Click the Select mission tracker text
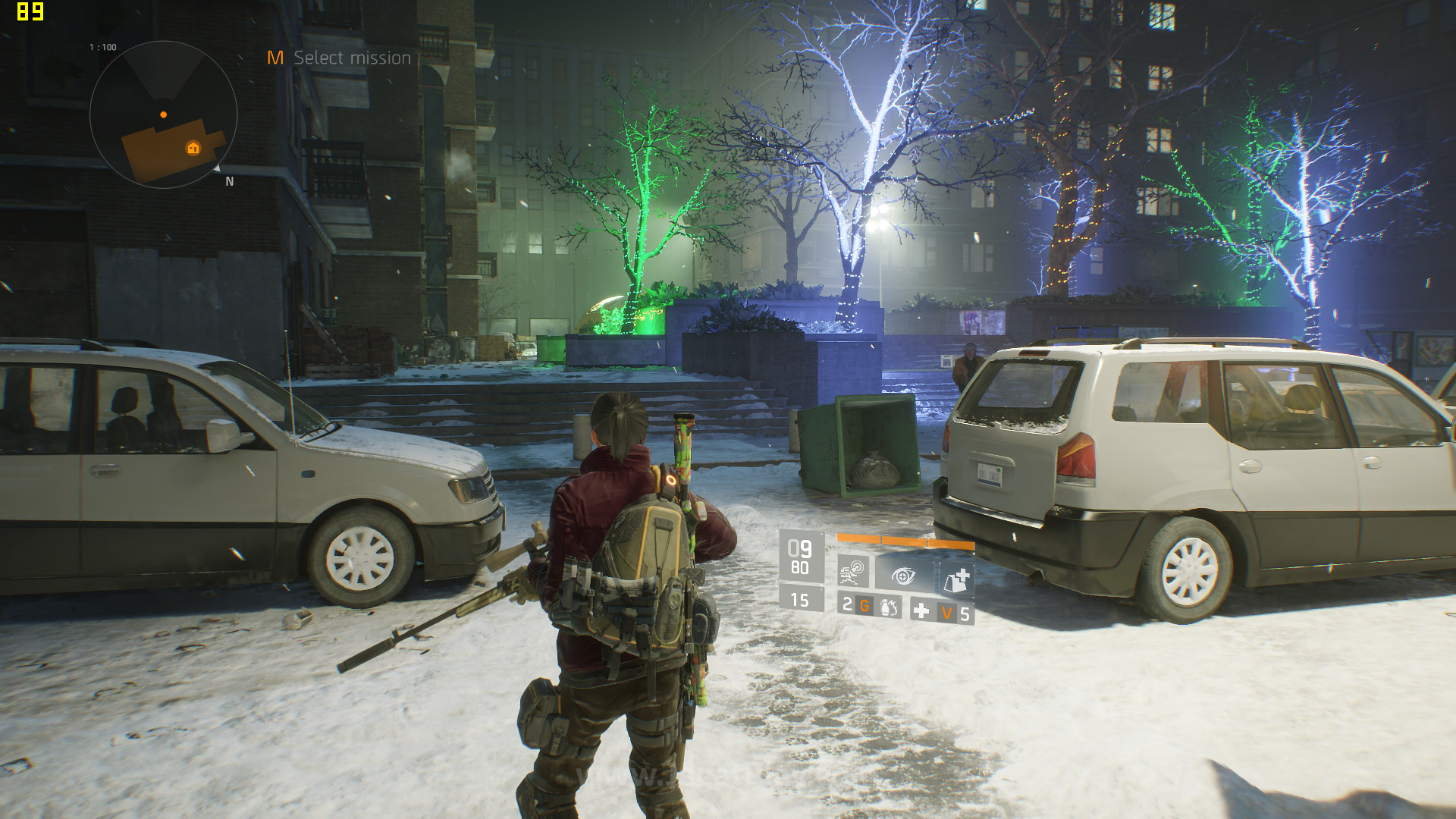 [x=352, y=58]
